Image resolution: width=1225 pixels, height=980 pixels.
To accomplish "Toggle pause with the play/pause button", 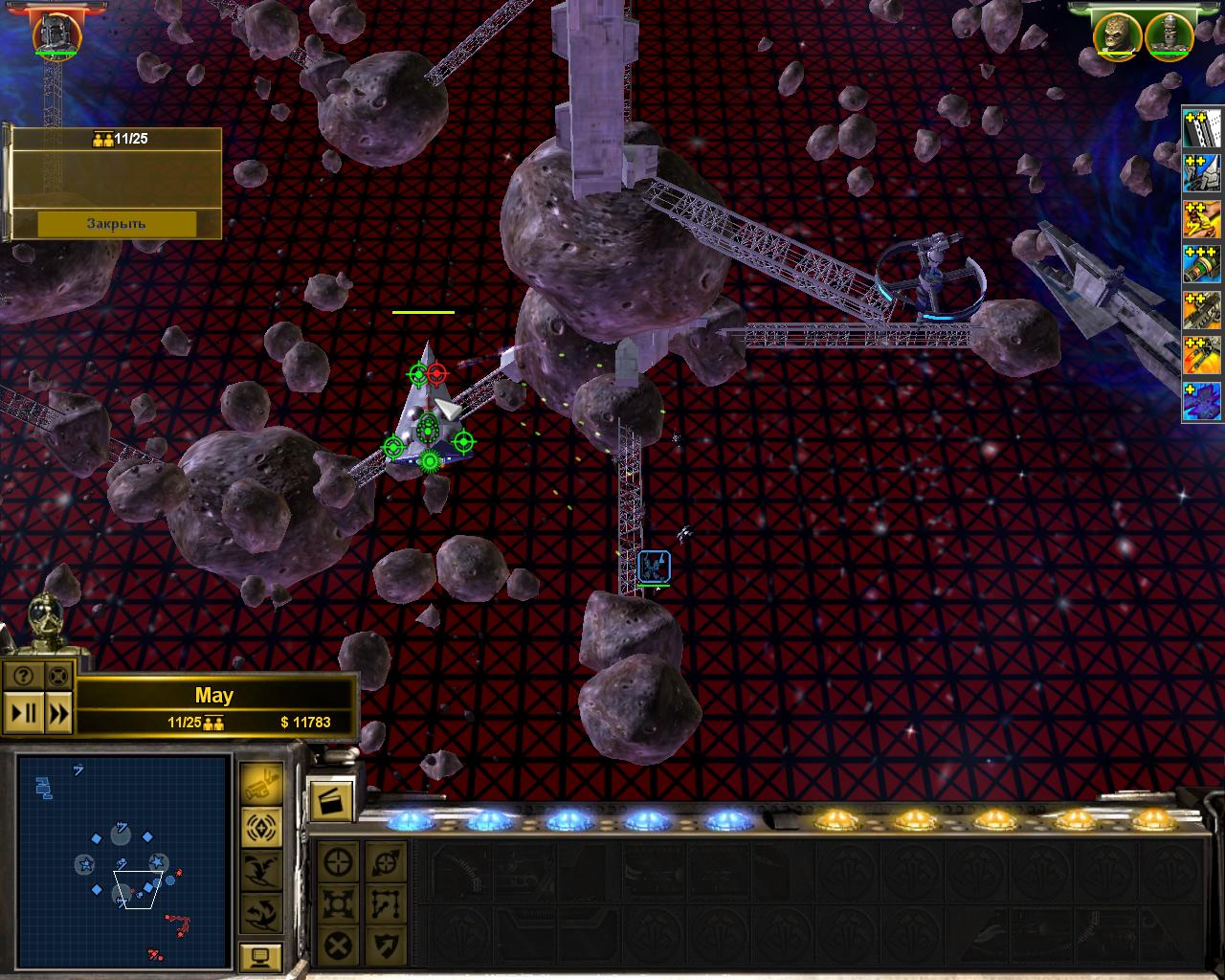I will tap(24, 713).
